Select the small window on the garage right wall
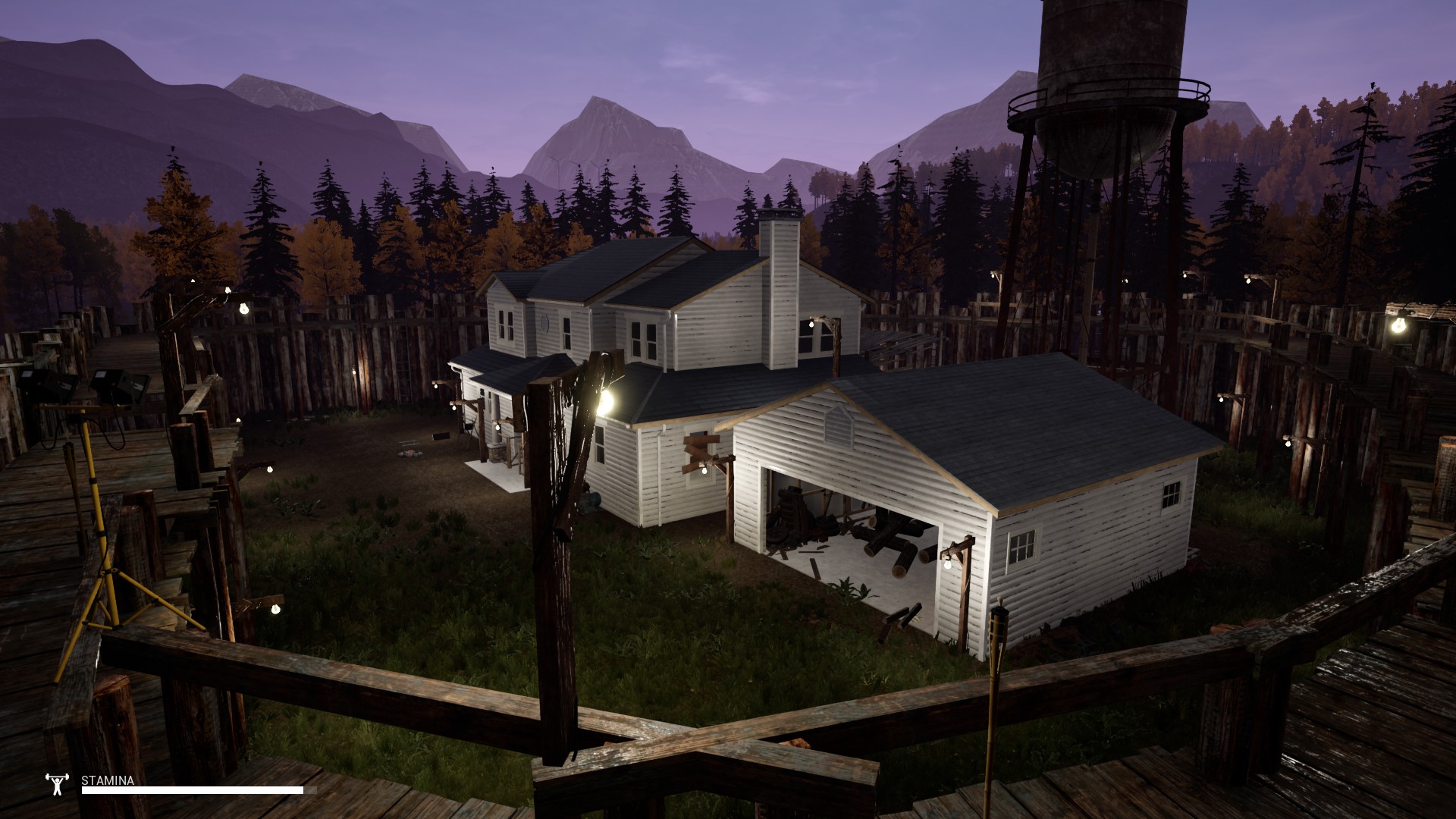 (x=1024, y=545)
